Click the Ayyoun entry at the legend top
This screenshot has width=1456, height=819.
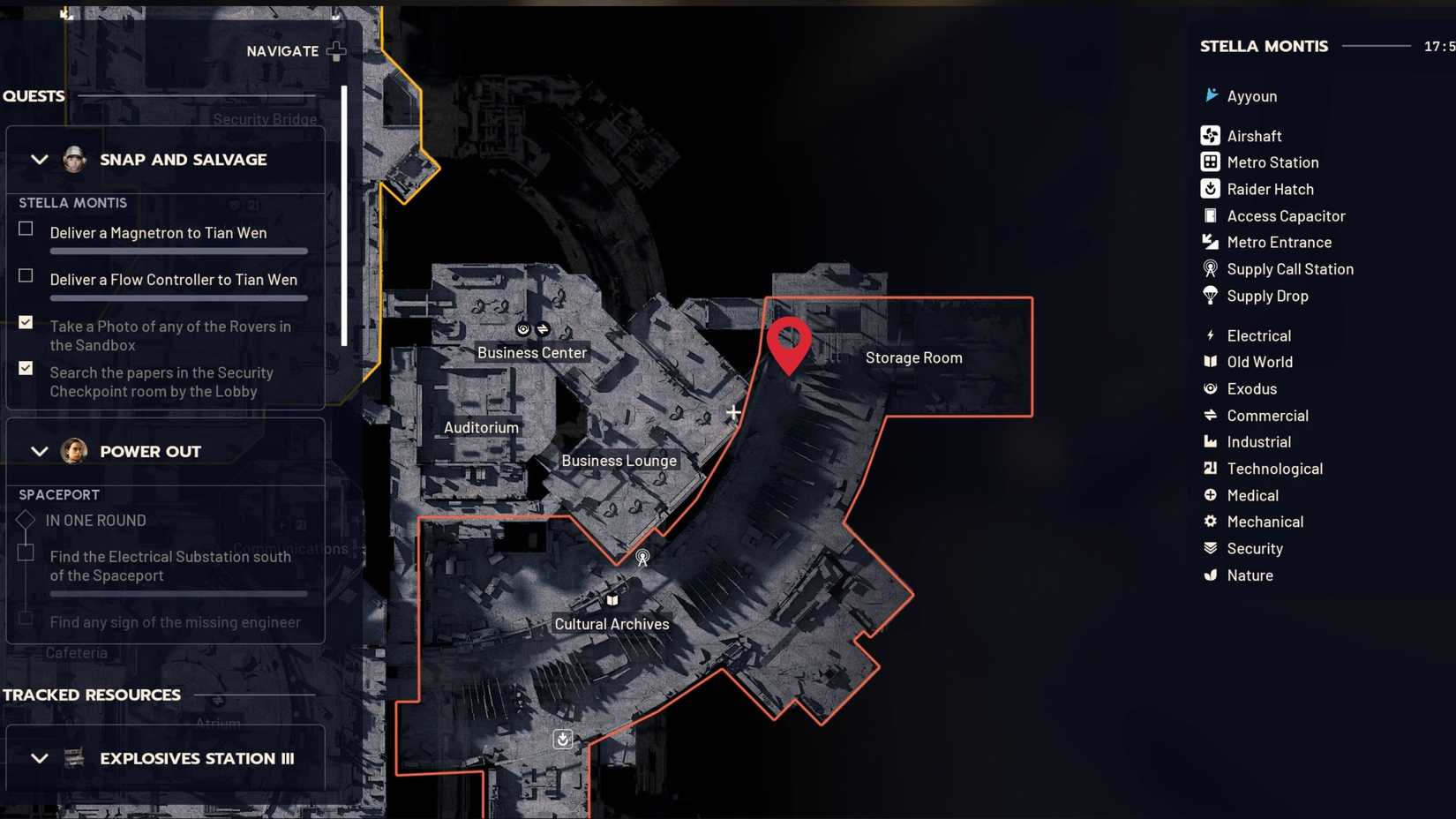coord(1251,95)
